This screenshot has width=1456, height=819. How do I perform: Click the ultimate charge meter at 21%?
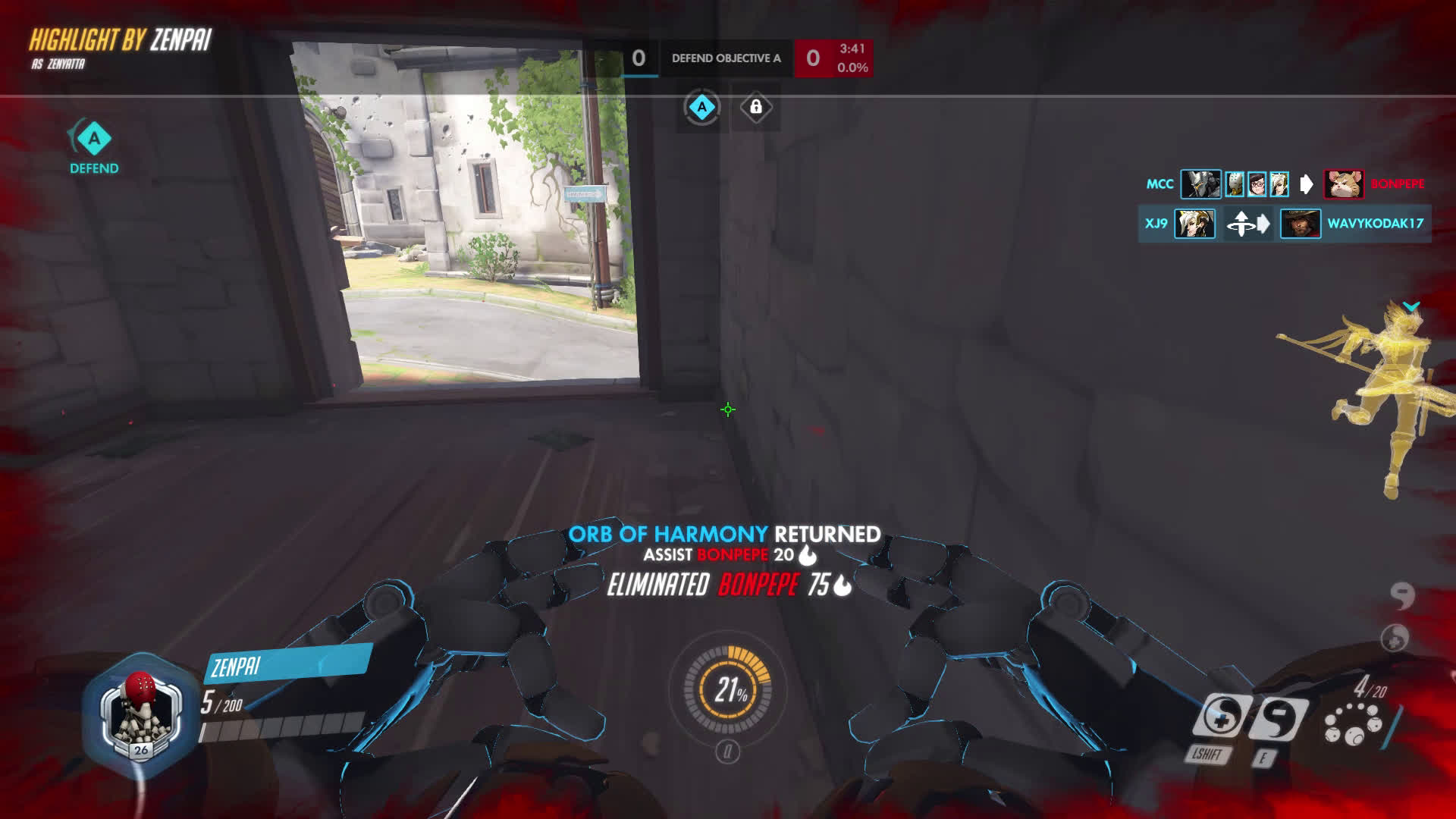[728, 689]
